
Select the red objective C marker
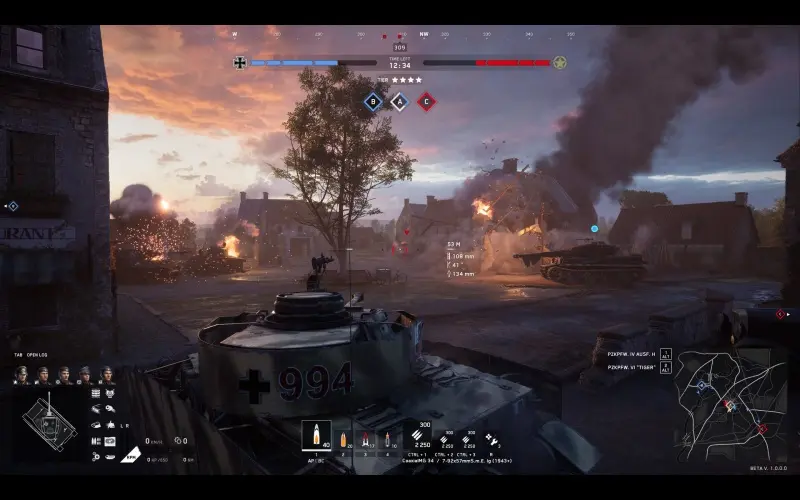coord(425,101)
